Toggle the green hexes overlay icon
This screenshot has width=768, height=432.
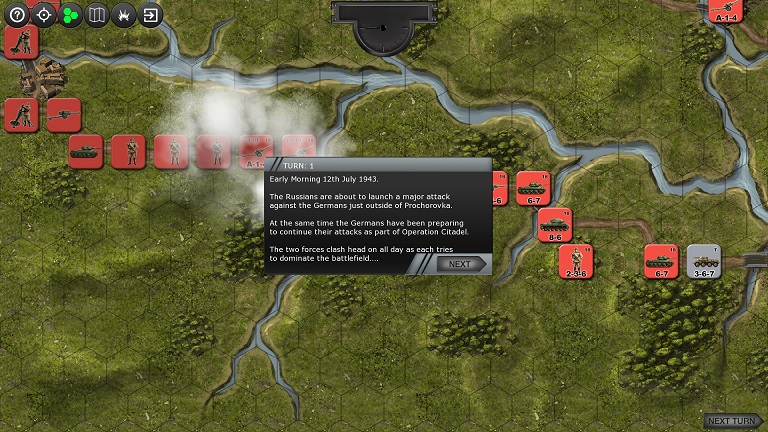coord(70,15)
